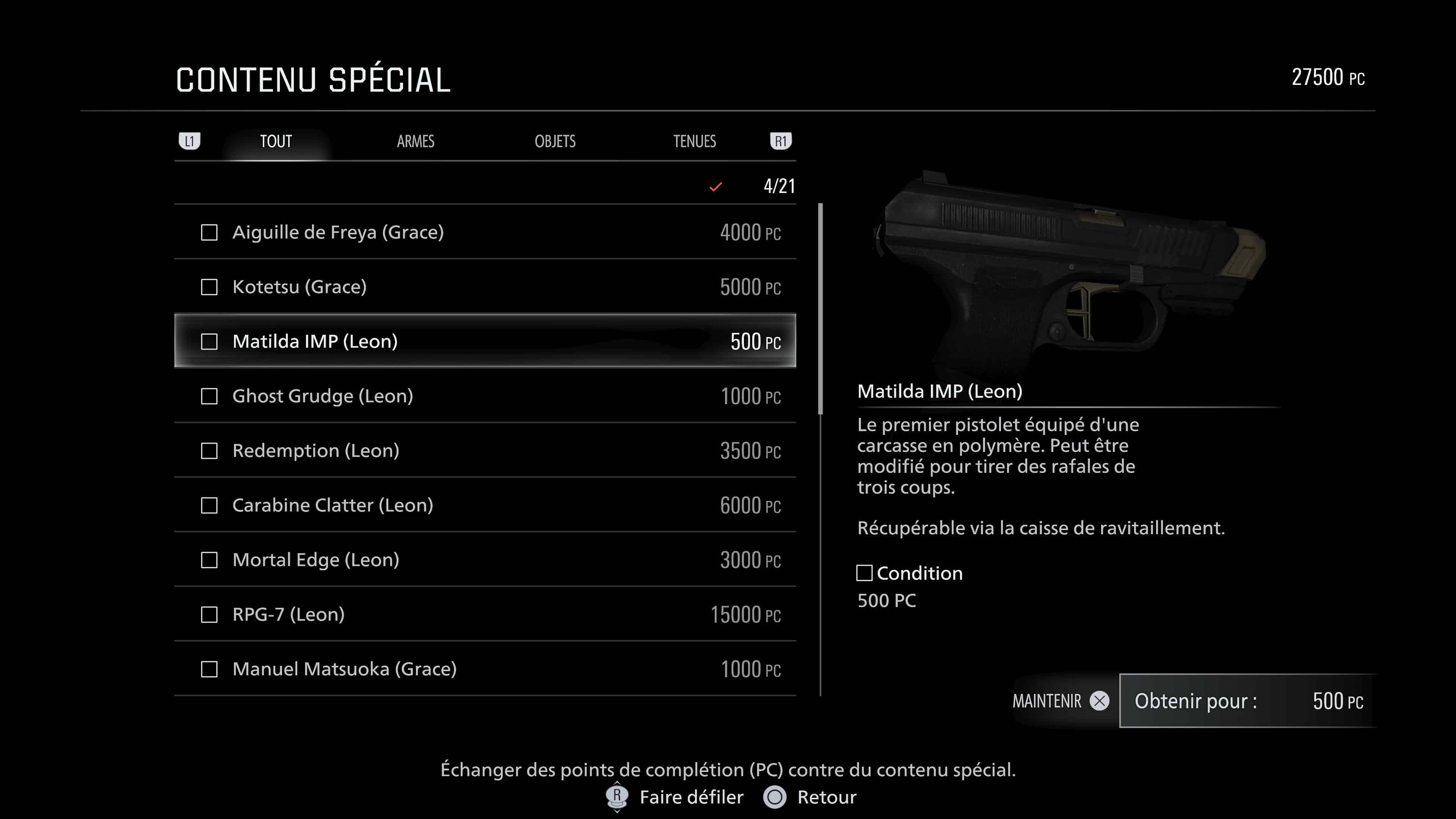Open the TENUES tab
This screenshot has height=819, width=1456.
695,141
